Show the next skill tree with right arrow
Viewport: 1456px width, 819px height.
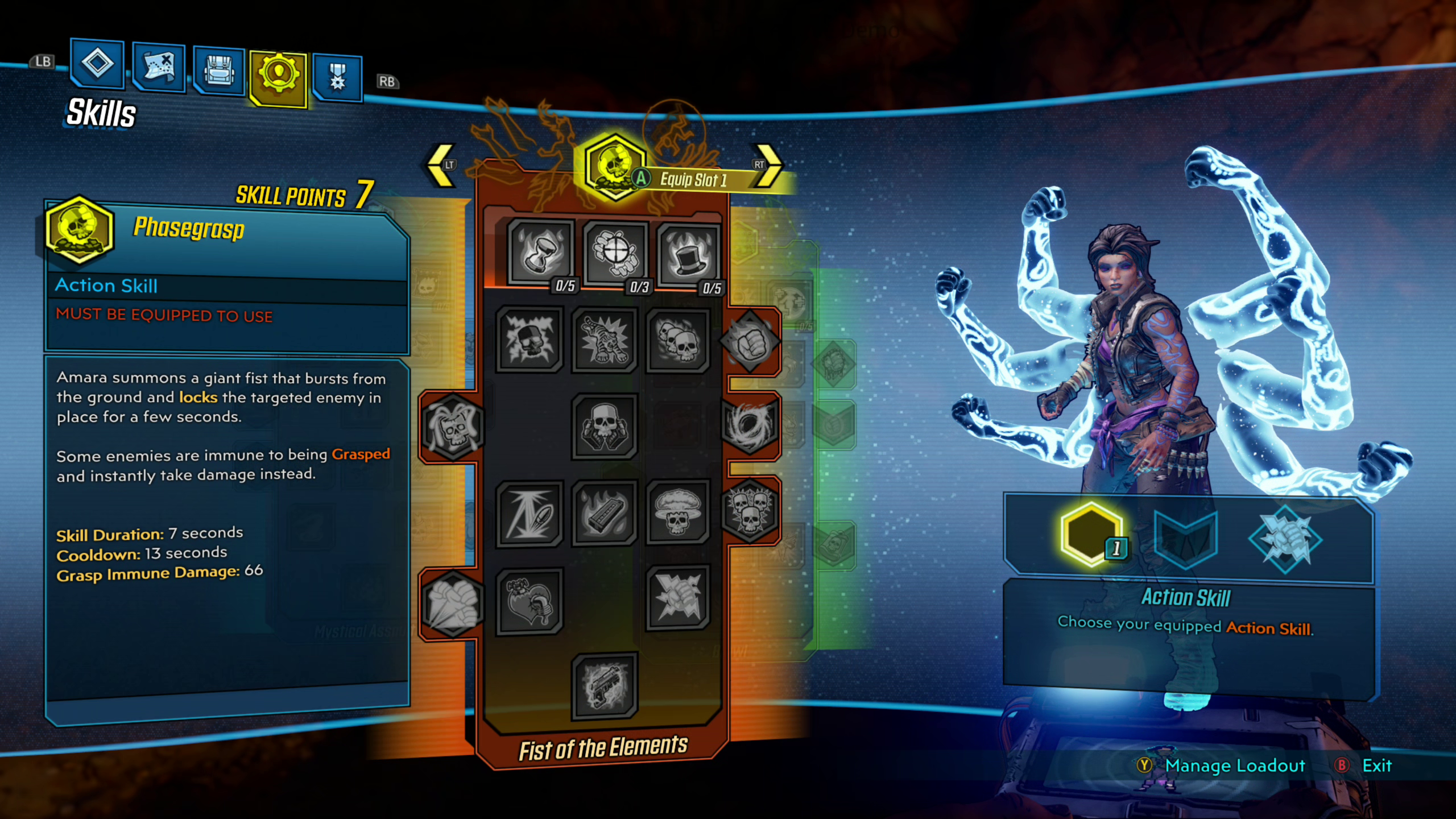768,166
